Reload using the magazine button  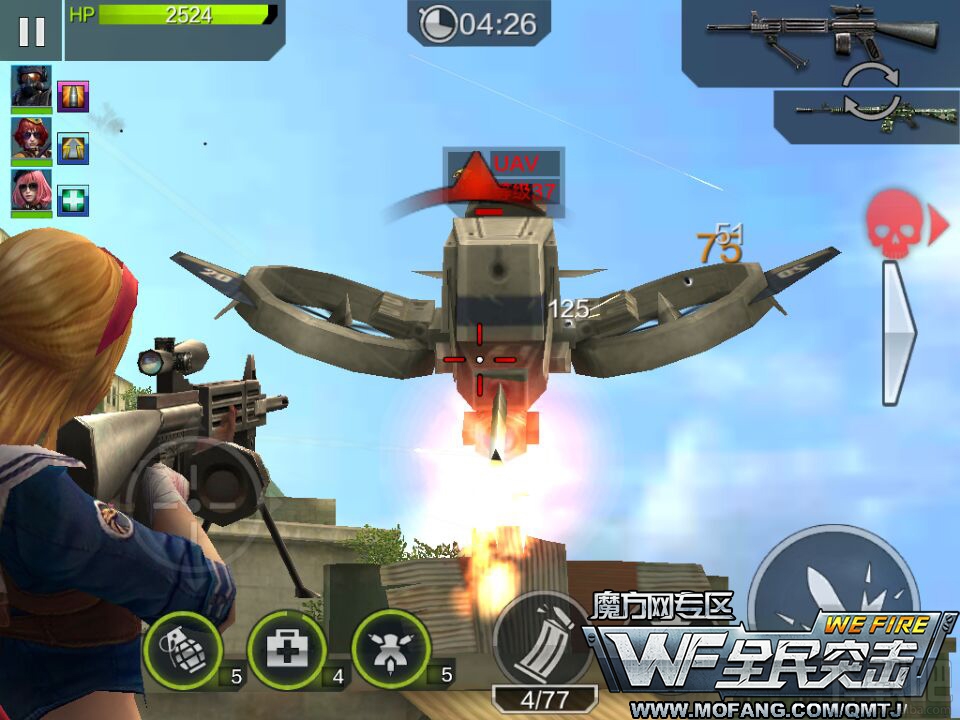click(x=542, y=640)
